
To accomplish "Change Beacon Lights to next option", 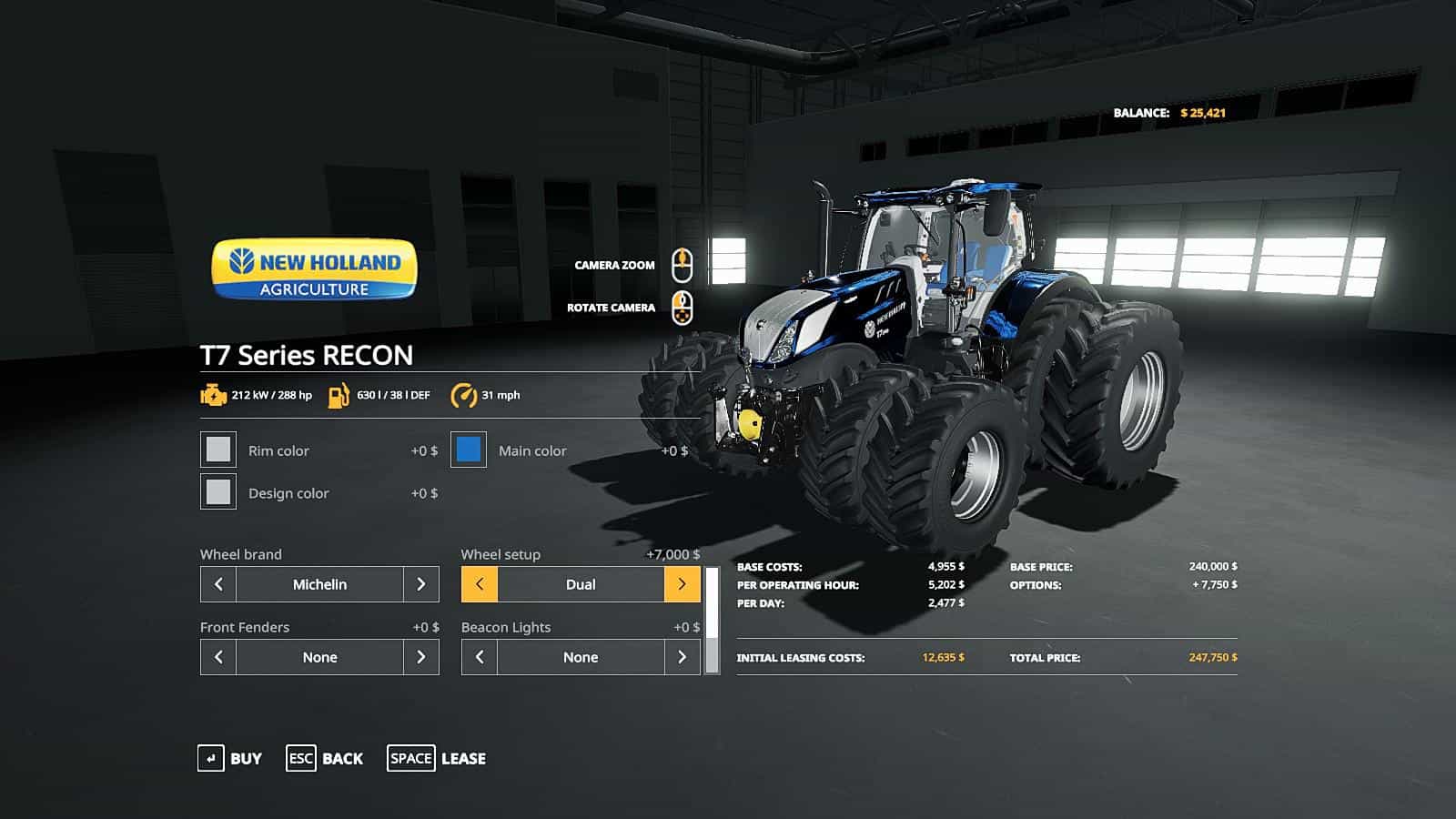I will pos(682,657).
